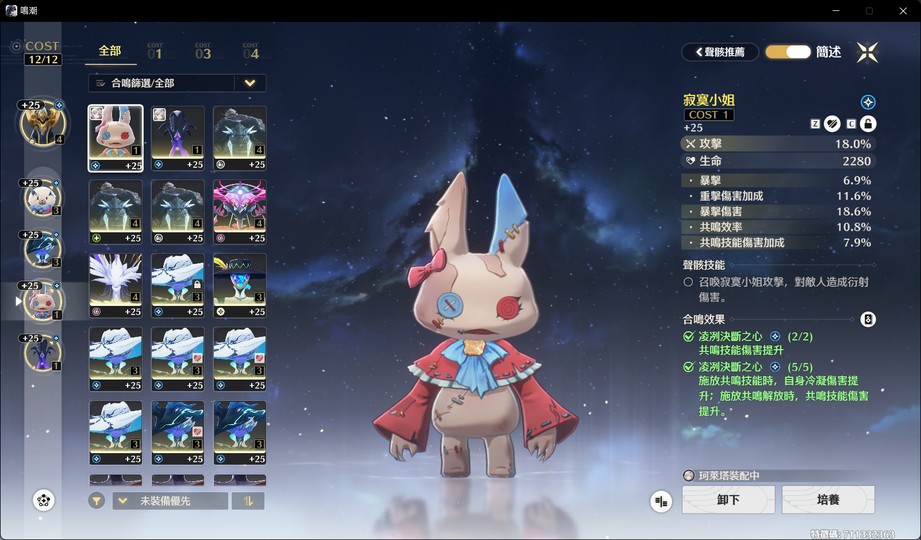Click the 卸下 unequip button
This screenshot has height=540, width=921.
point(728,500)
